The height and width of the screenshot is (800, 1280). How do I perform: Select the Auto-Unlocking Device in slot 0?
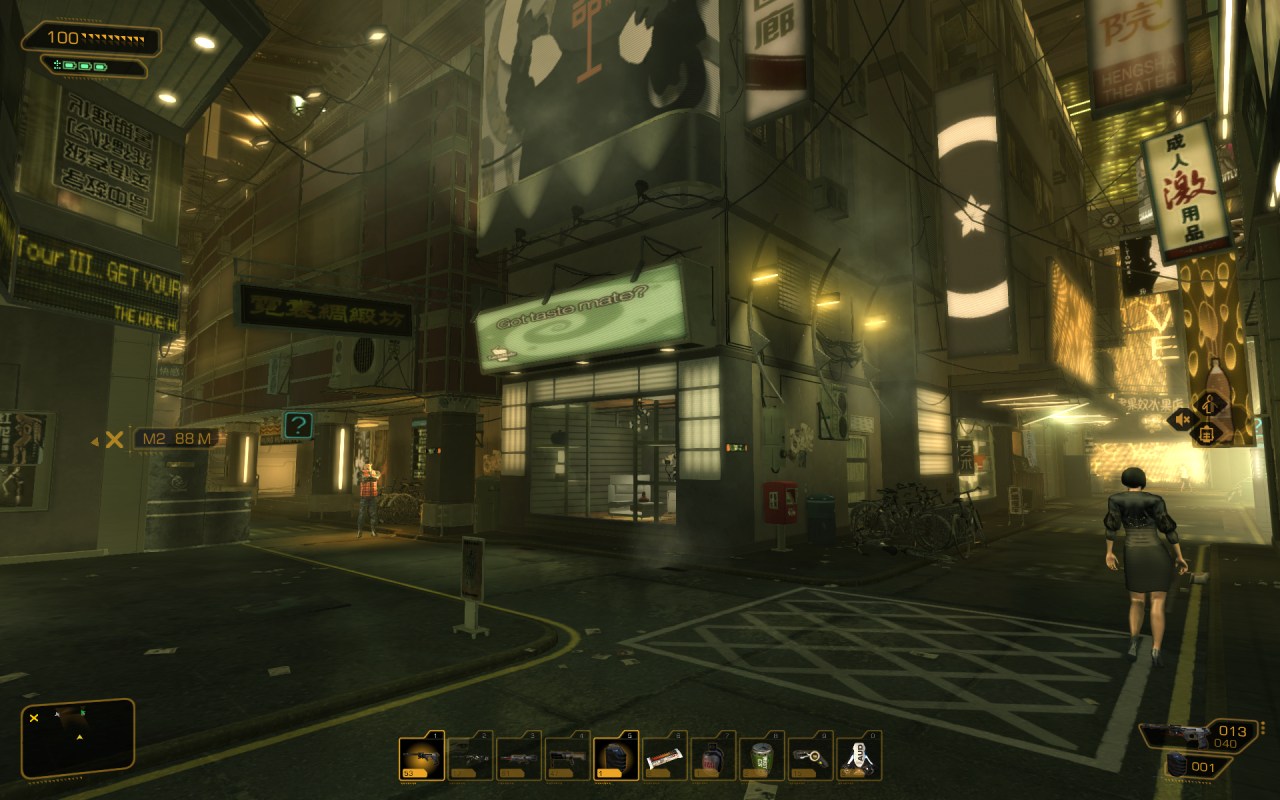coord(859,758)
